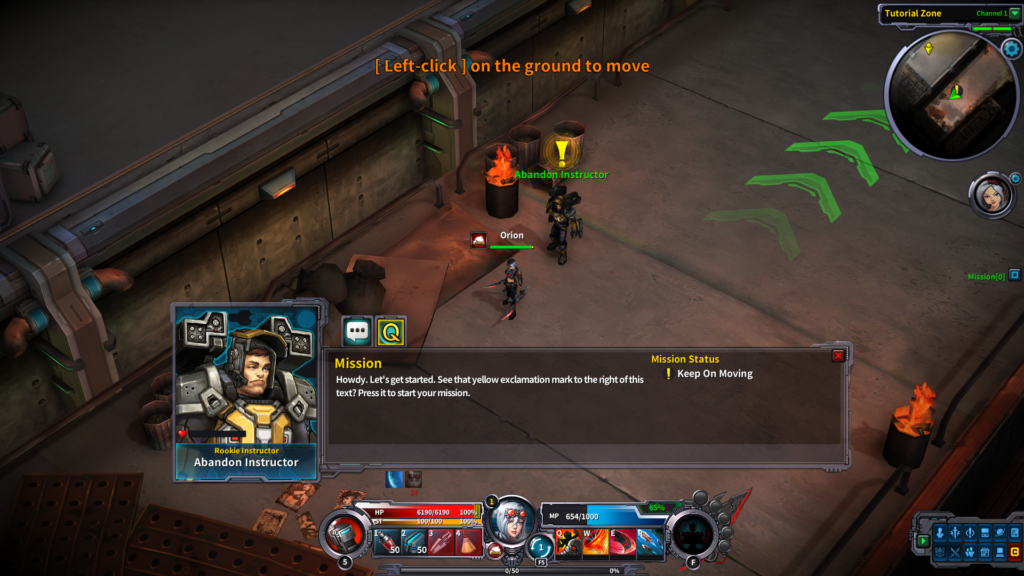This screenshot has width=1024, height=576.
Task: Toggle the Mission[0] tracker button
Action: point(1014,275)
